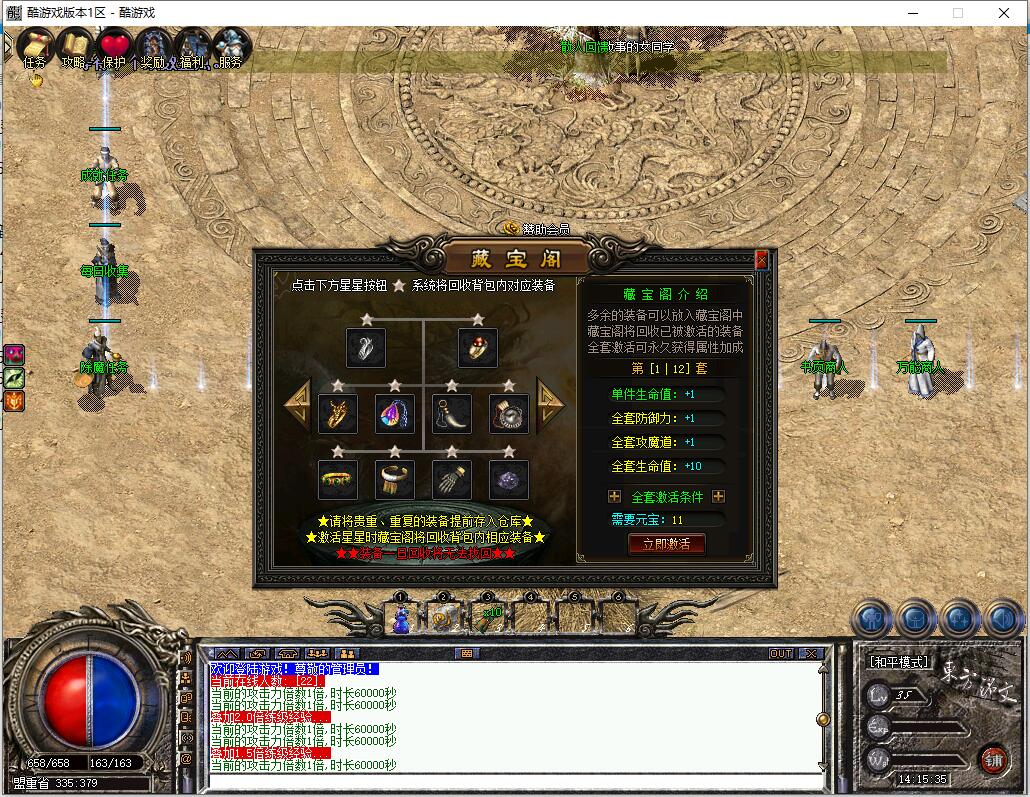The width and height of the screenshot is (1030, 797).
Task: Select the glove equipment slot
Action: click(x=452, y=480)
